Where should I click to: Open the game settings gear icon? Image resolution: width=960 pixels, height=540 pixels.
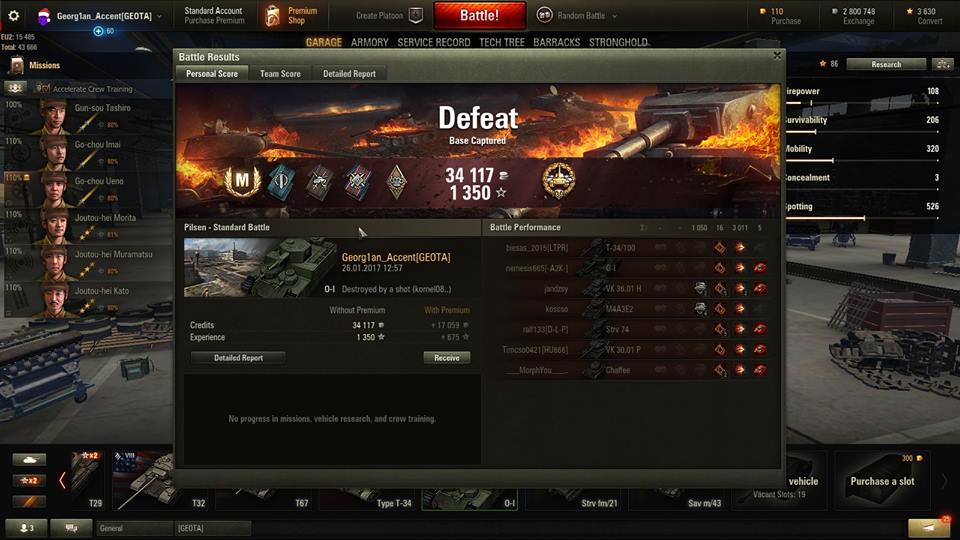(x=14, y=16)
